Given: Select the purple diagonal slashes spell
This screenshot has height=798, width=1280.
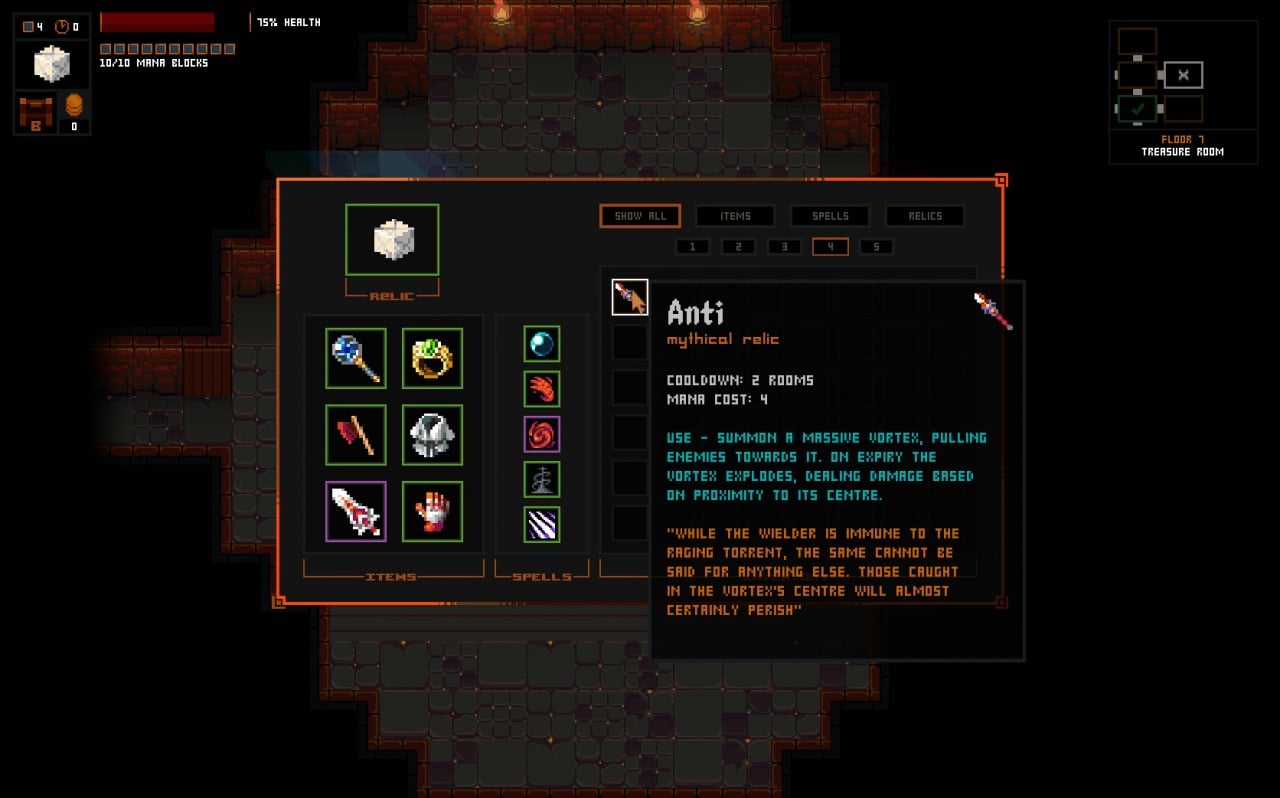Looking at the screenshot, I should tap(542, 524).
